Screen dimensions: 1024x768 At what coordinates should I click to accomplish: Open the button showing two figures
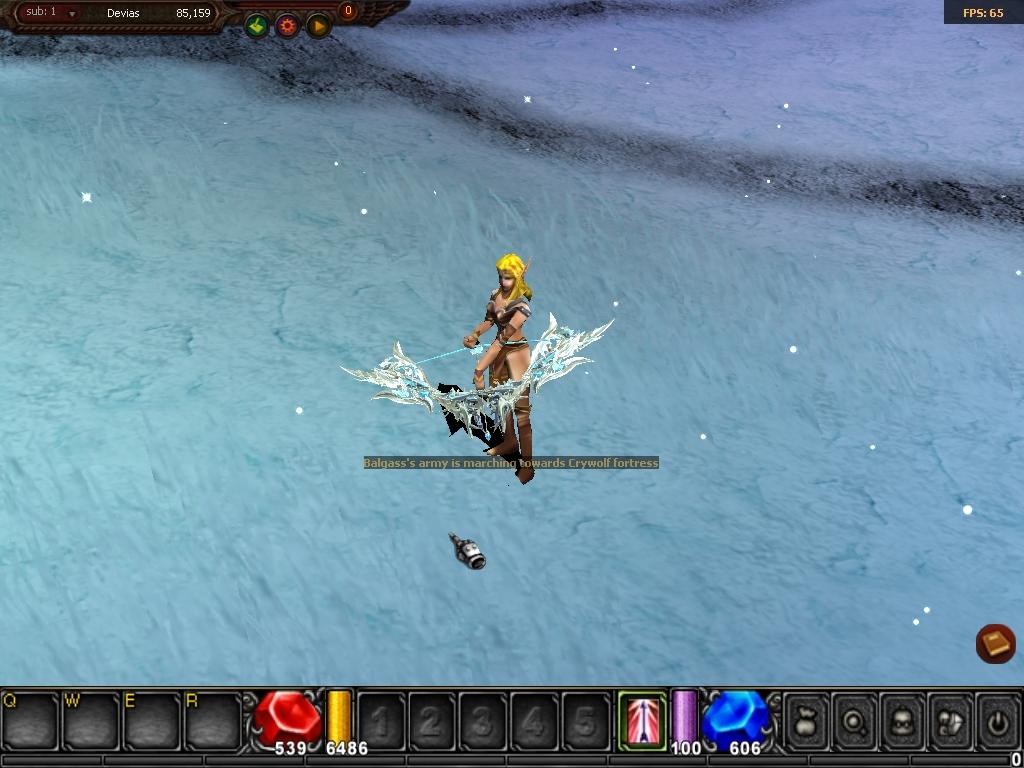(950, 720)
